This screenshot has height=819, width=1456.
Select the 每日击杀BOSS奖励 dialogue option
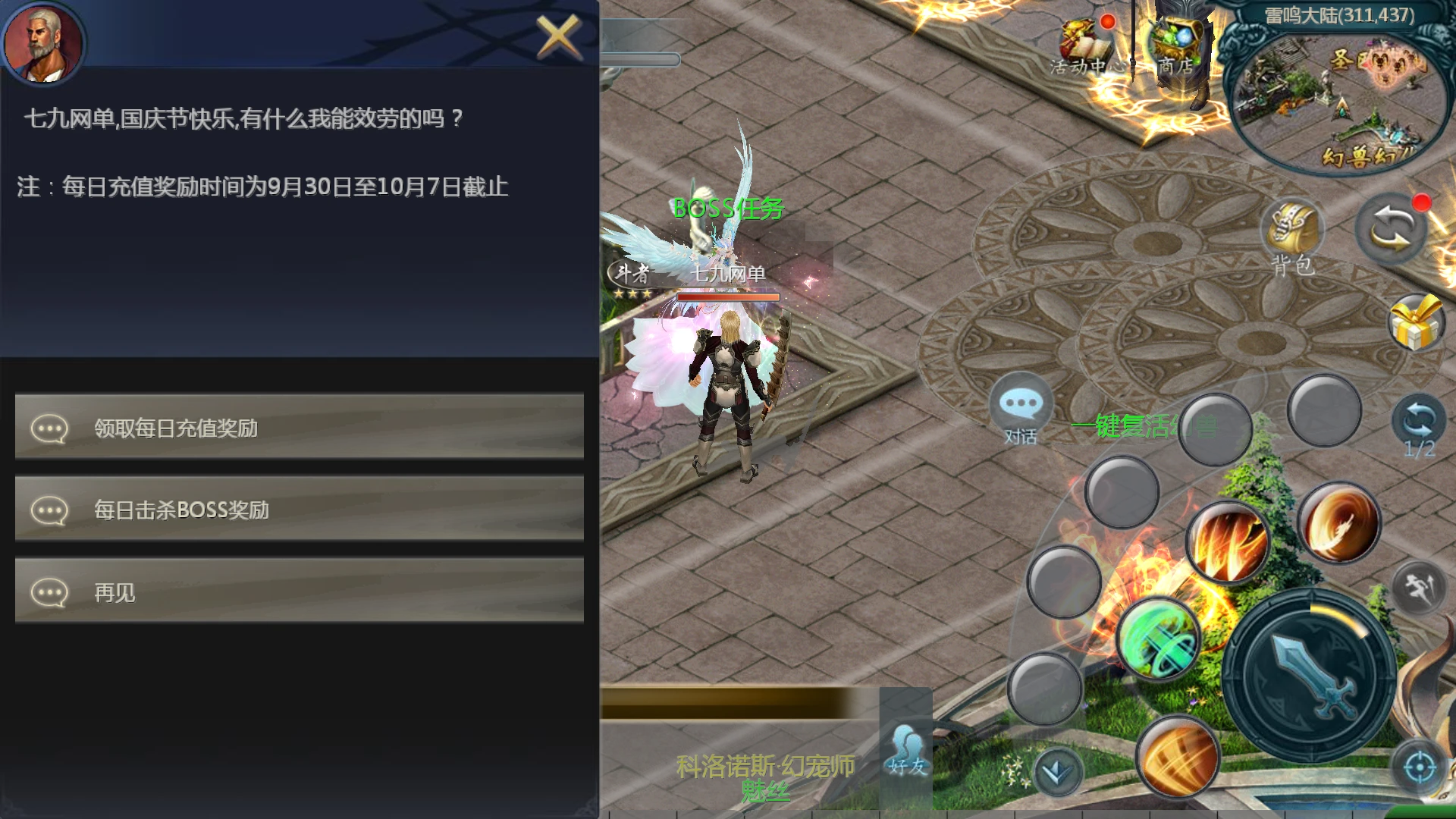(300, 510)
